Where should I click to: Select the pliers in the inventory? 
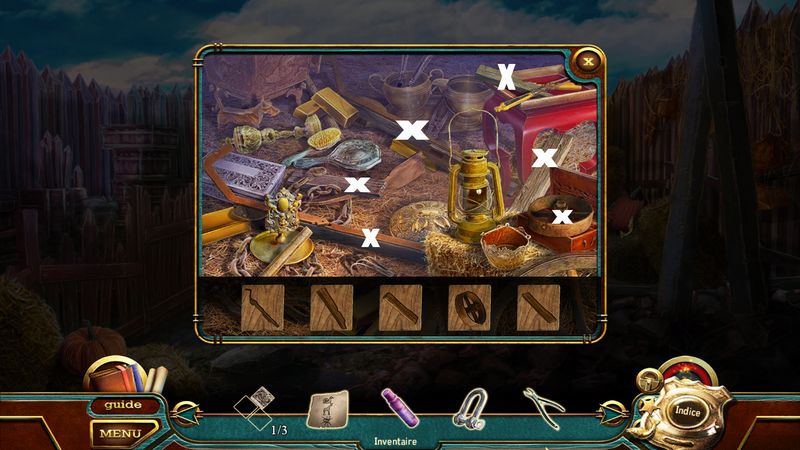542,405
